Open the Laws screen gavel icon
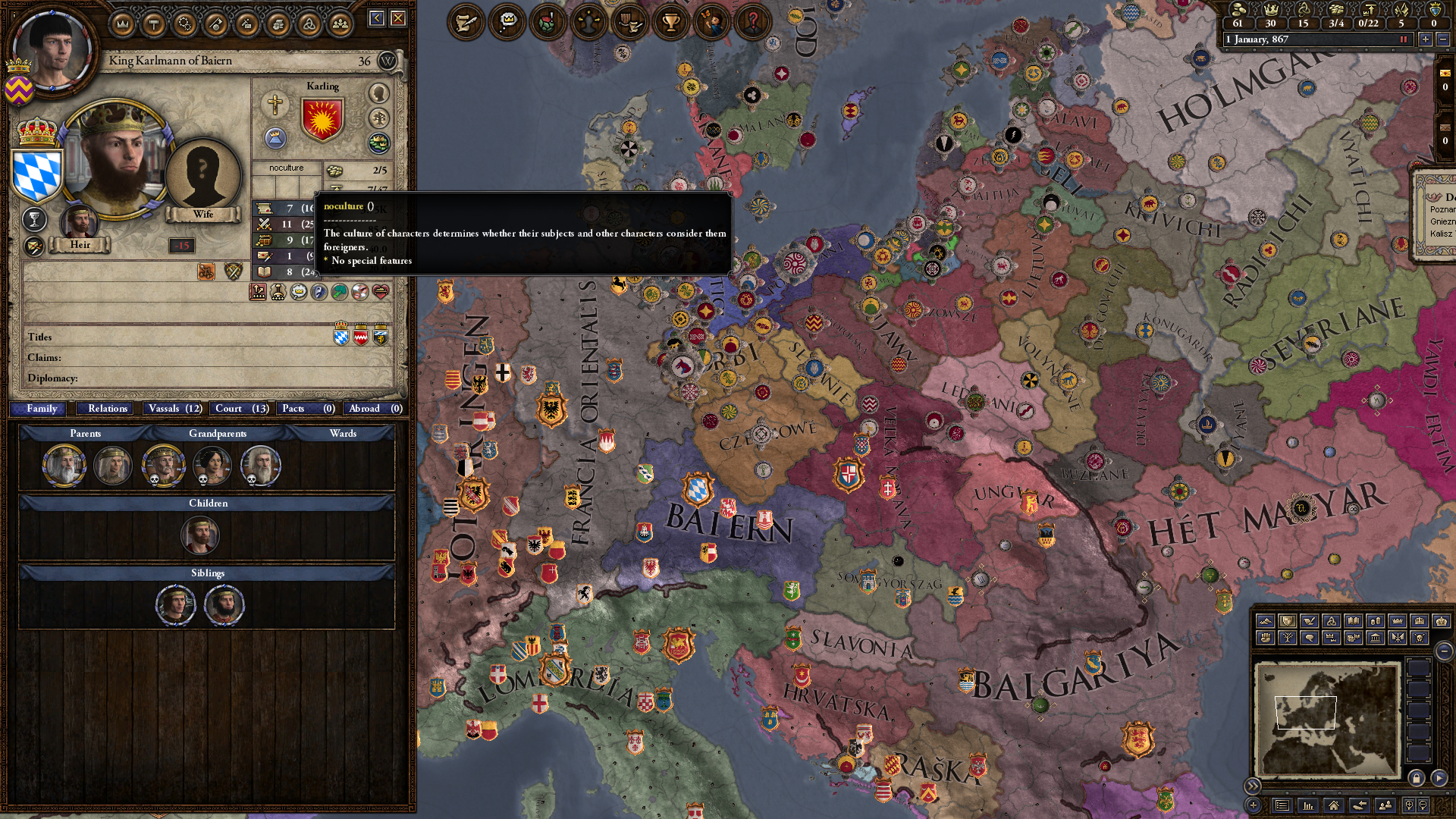 (154, 23)
